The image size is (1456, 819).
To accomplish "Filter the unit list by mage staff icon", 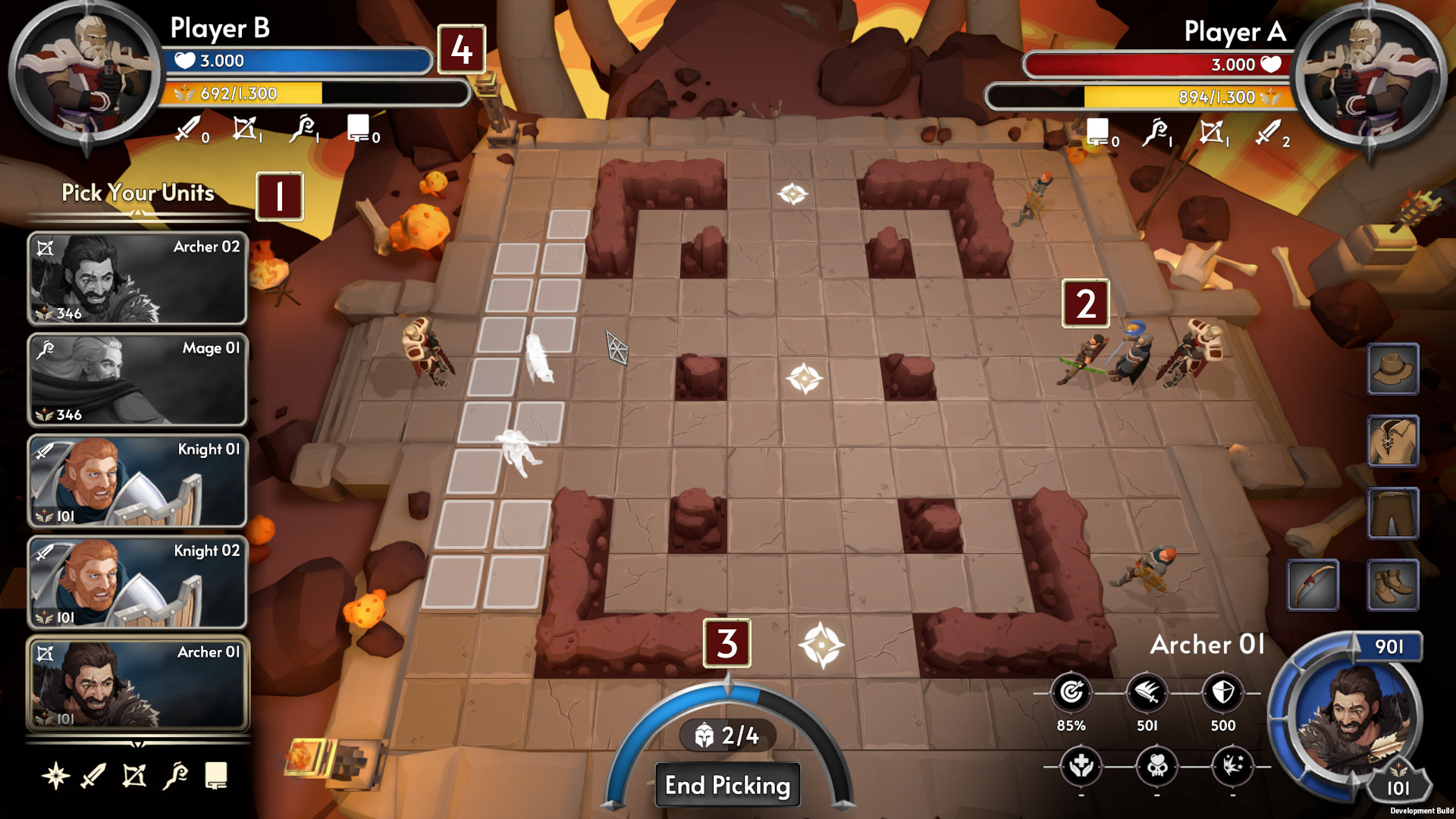I will point(175,776).
